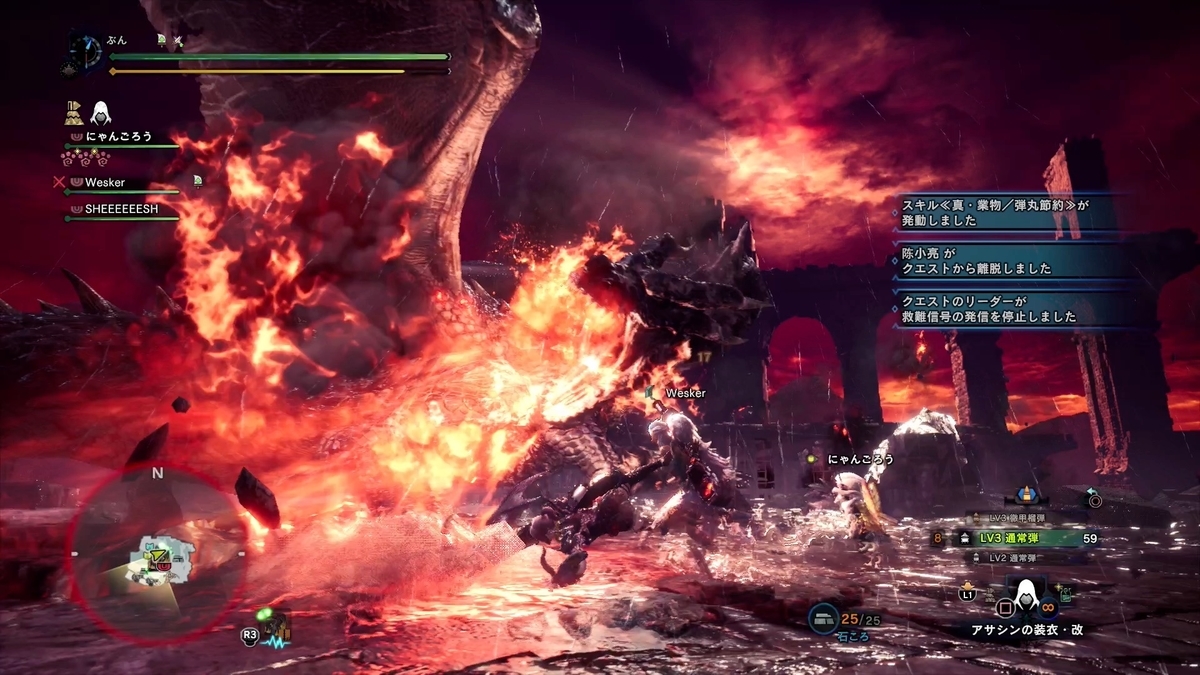Click the gold palico gadget icon

[73, 112]
